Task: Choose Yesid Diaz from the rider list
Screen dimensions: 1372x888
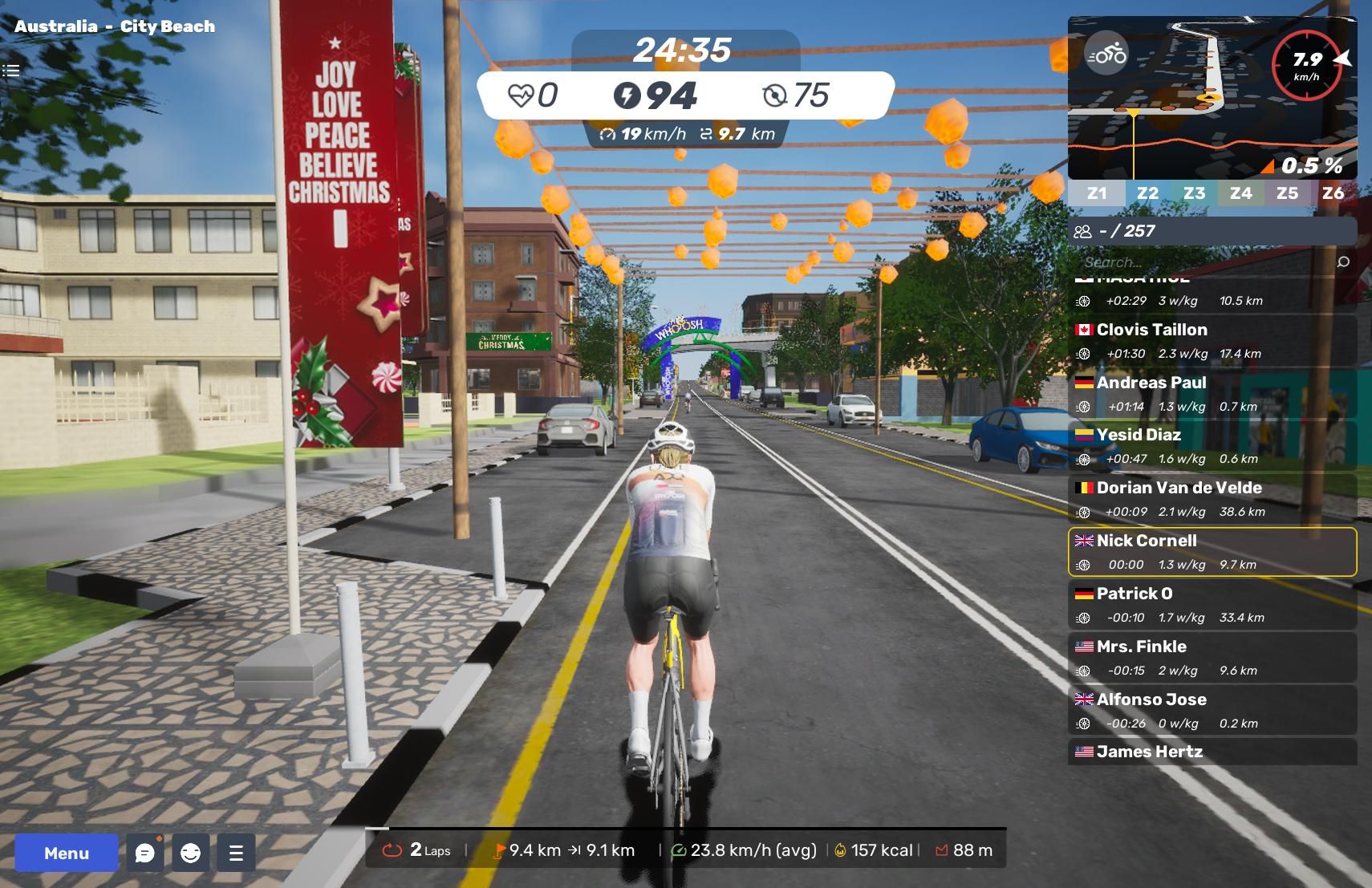Action: pos(1212,446)
